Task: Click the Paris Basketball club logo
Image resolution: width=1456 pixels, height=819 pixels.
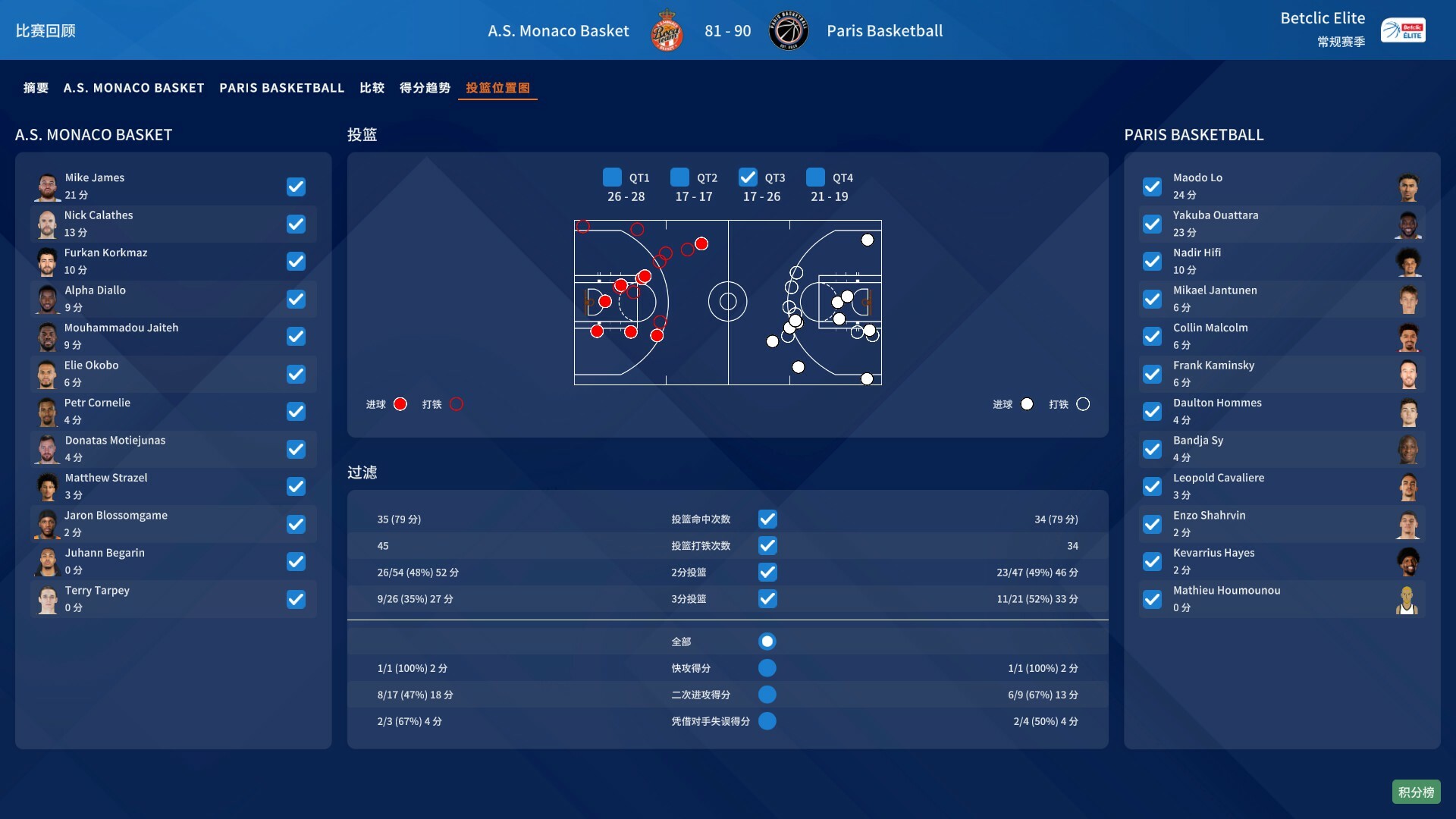Action: point(789,30)
